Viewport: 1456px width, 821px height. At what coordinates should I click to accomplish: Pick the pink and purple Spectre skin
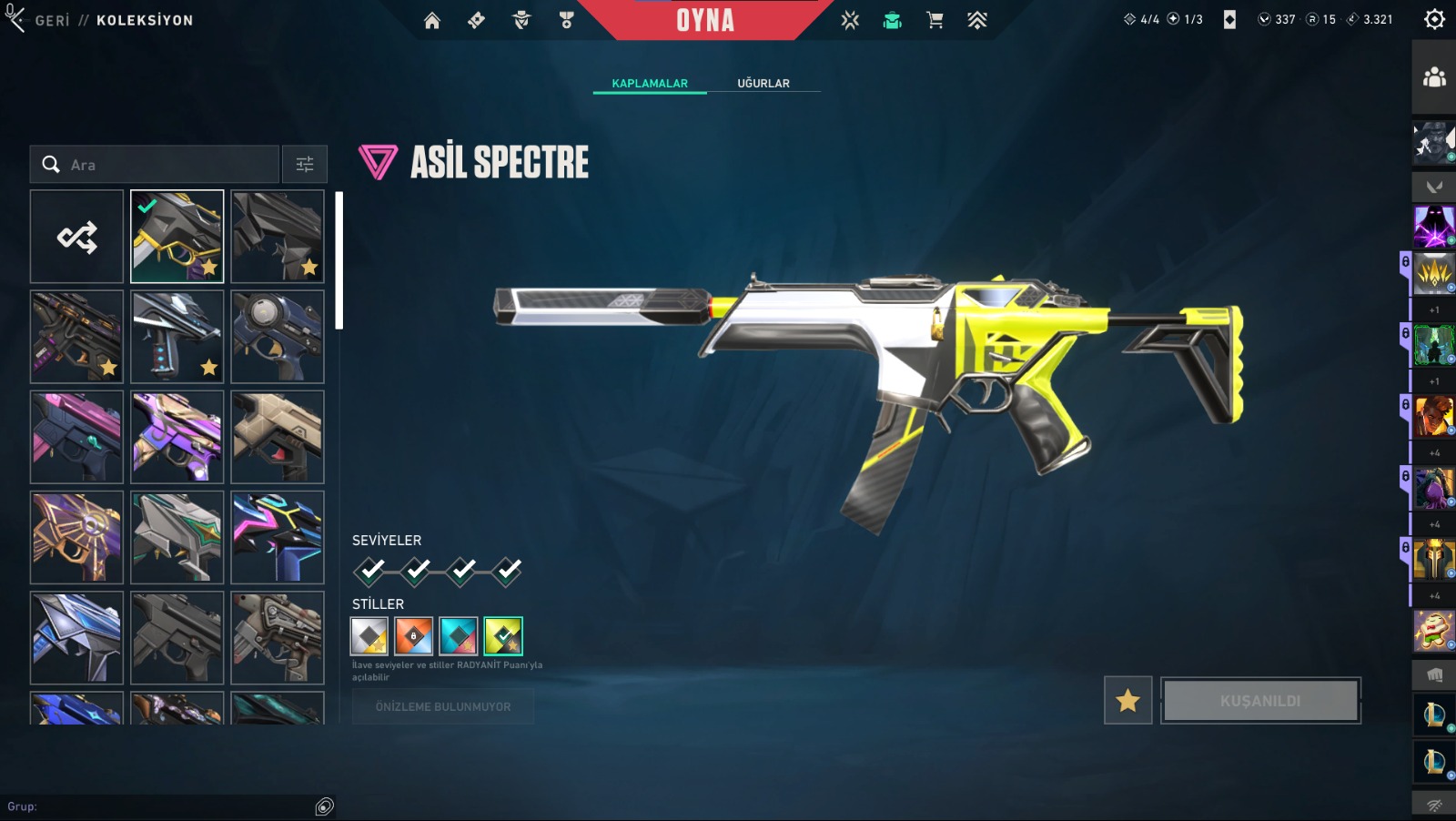(76, 437)
